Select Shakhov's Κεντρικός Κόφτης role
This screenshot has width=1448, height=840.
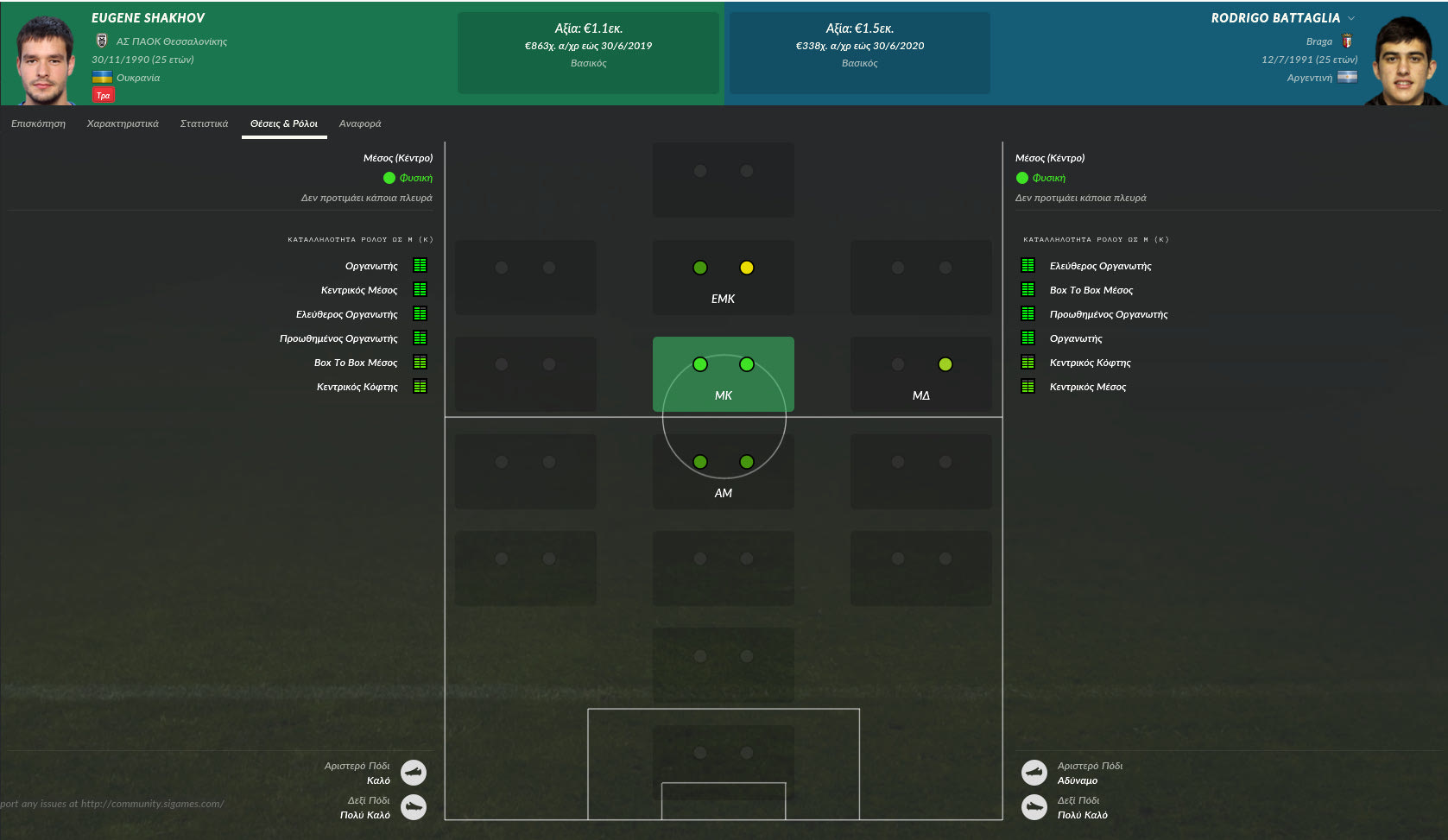pyautogui.click(x=357, y=387)
